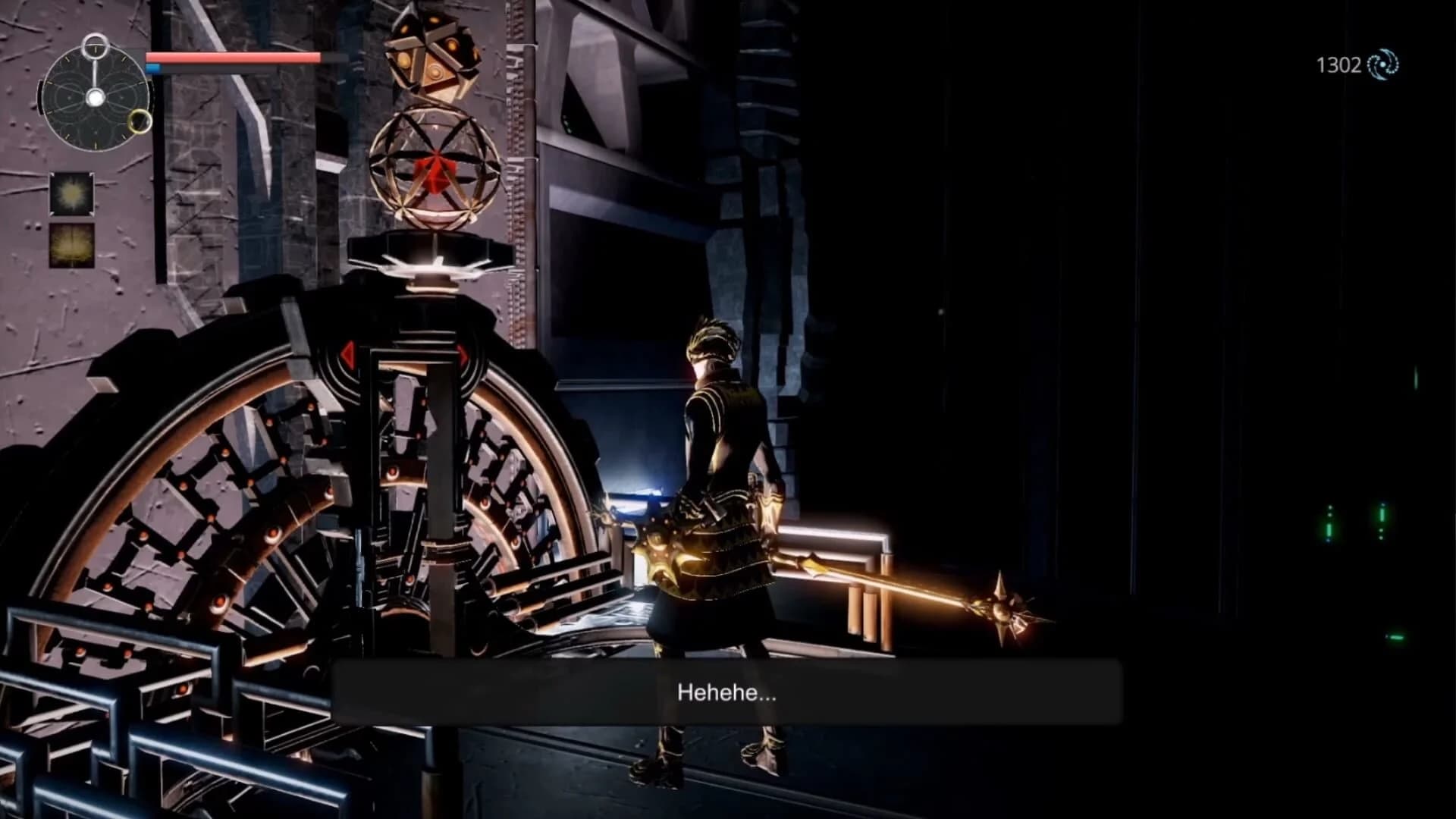Select the essence counter reading 1302
The image size is (1456, 819).
click(1339, 65)
